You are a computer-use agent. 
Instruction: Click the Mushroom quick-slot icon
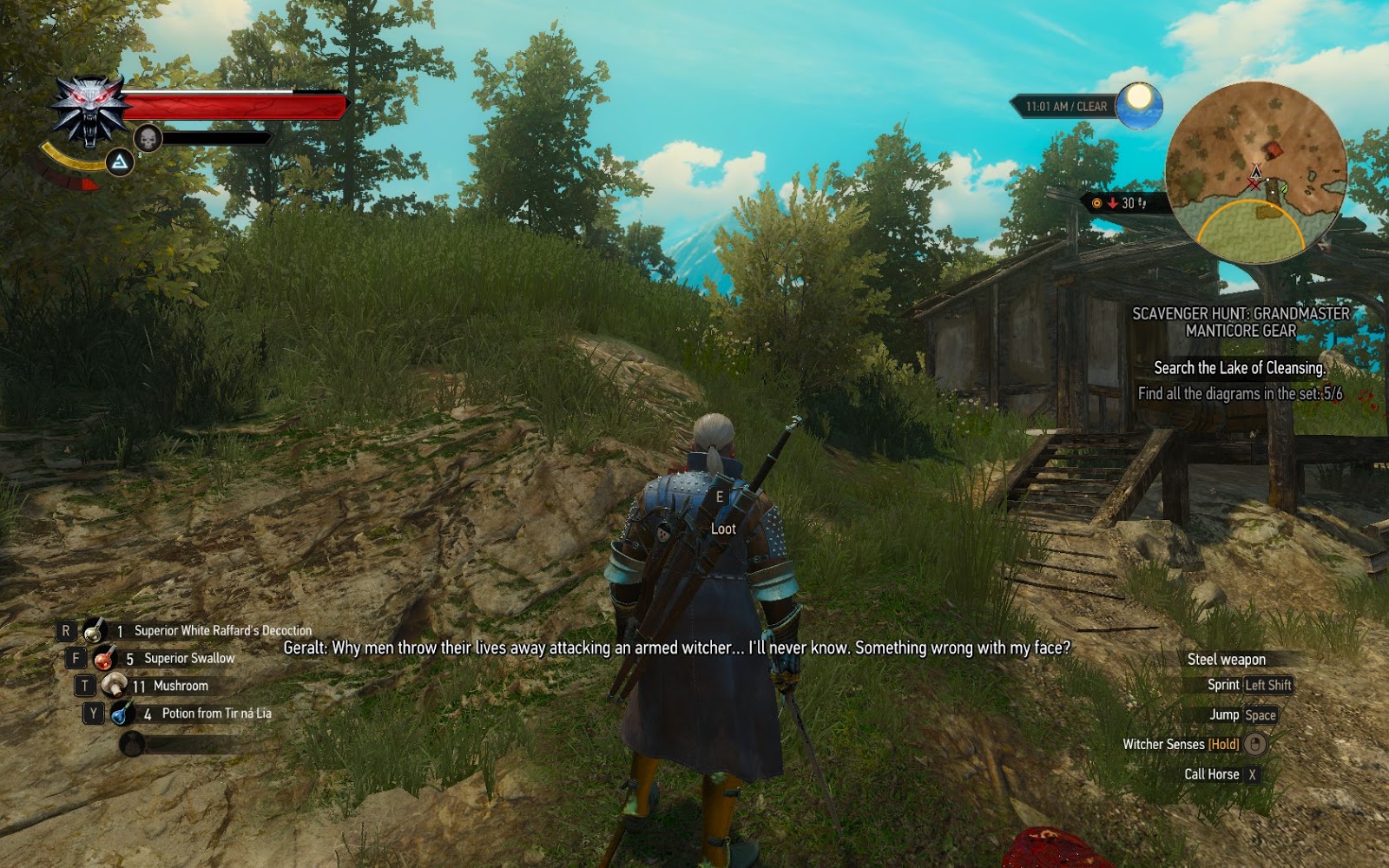[114, 686]
